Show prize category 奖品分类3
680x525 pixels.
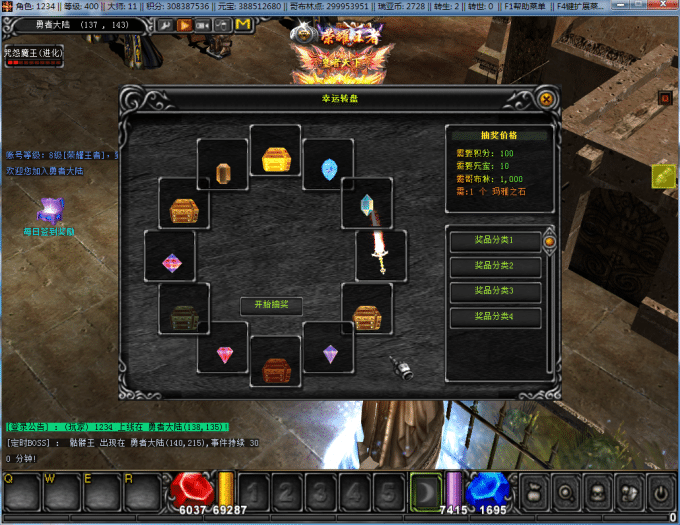click(495, 291)
